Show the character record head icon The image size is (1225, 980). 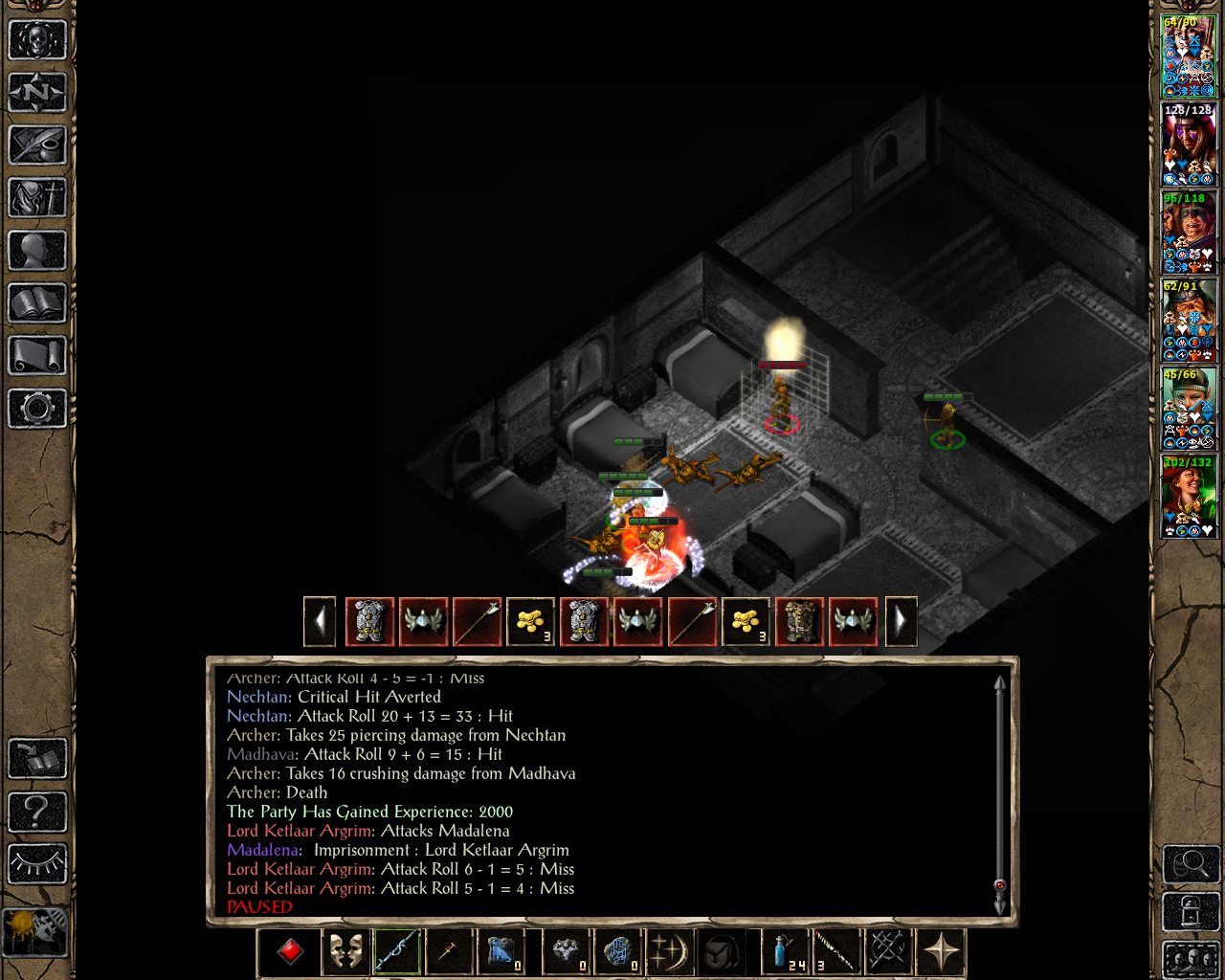[37, 251]
